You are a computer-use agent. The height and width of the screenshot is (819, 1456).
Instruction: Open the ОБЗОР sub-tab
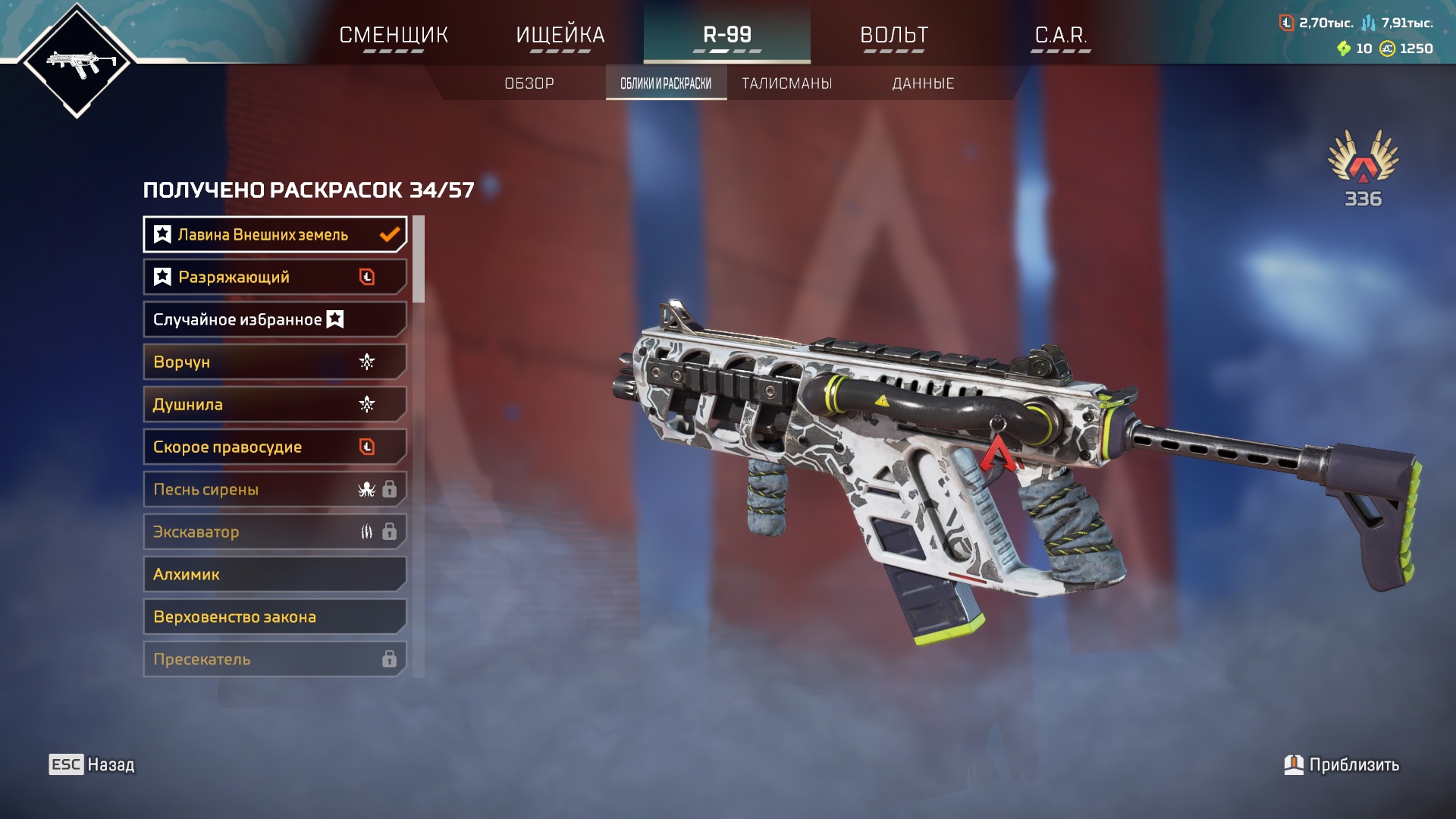click(529, 83)
